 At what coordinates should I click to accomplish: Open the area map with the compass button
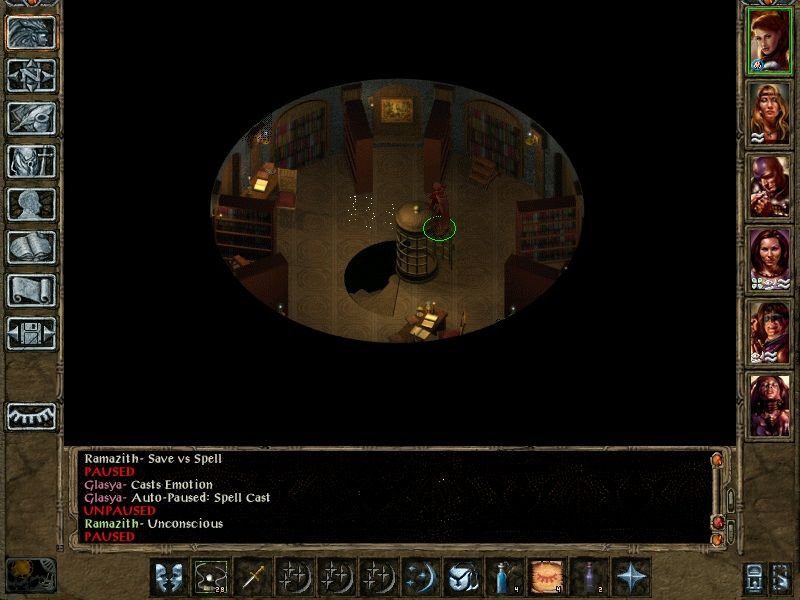32,75
